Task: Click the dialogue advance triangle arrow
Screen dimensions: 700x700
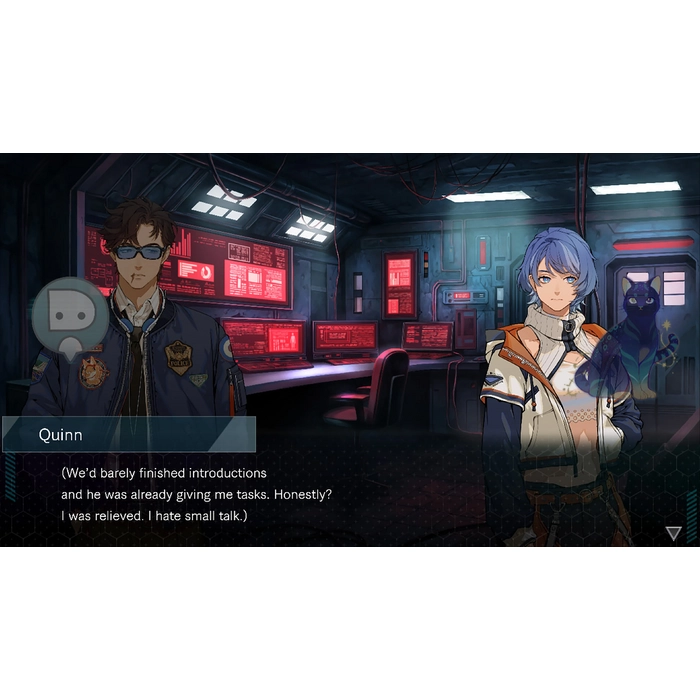Action: pos(673,533)
